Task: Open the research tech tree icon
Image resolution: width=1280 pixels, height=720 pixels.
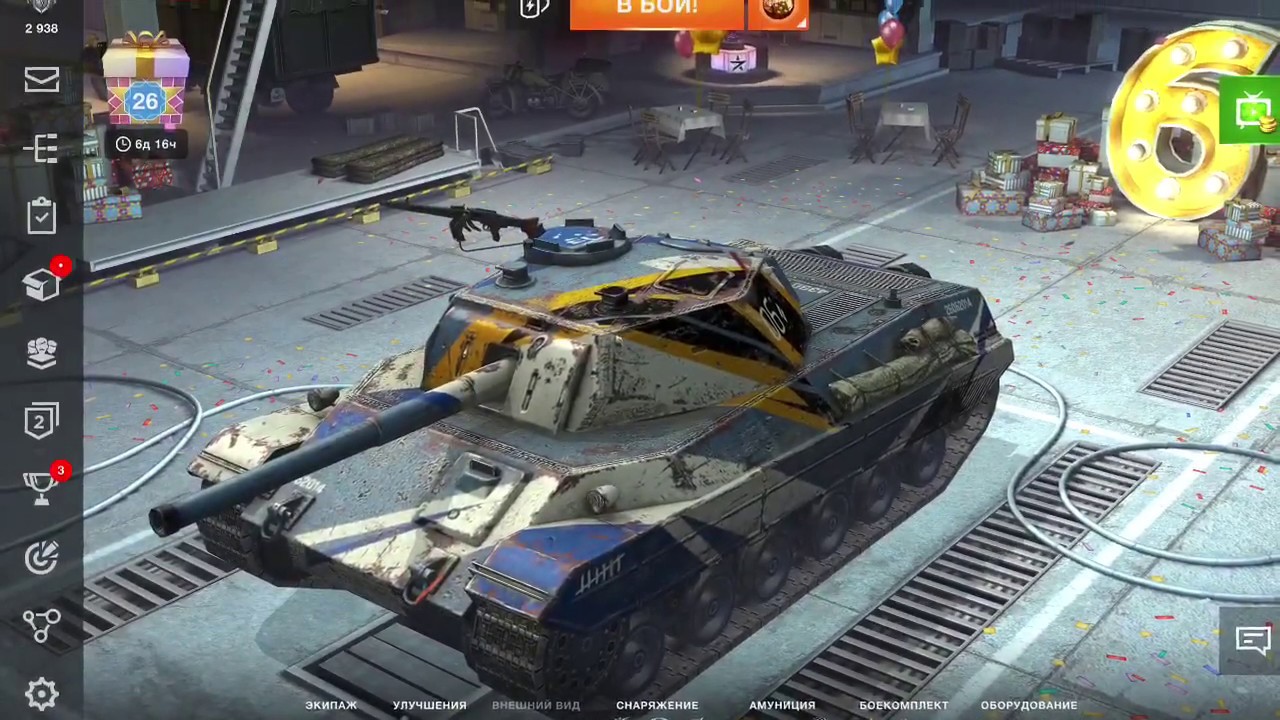Action: click(41, 148)
